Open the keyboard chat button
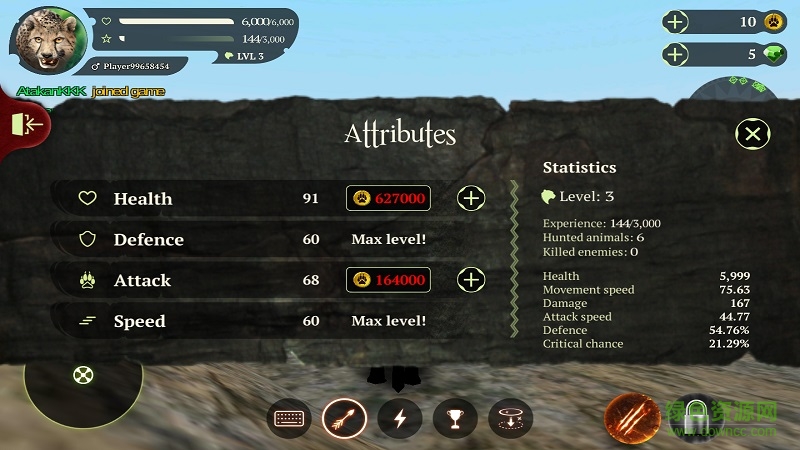This screenshot has height=450, width=800. click(x=290, y=418)
